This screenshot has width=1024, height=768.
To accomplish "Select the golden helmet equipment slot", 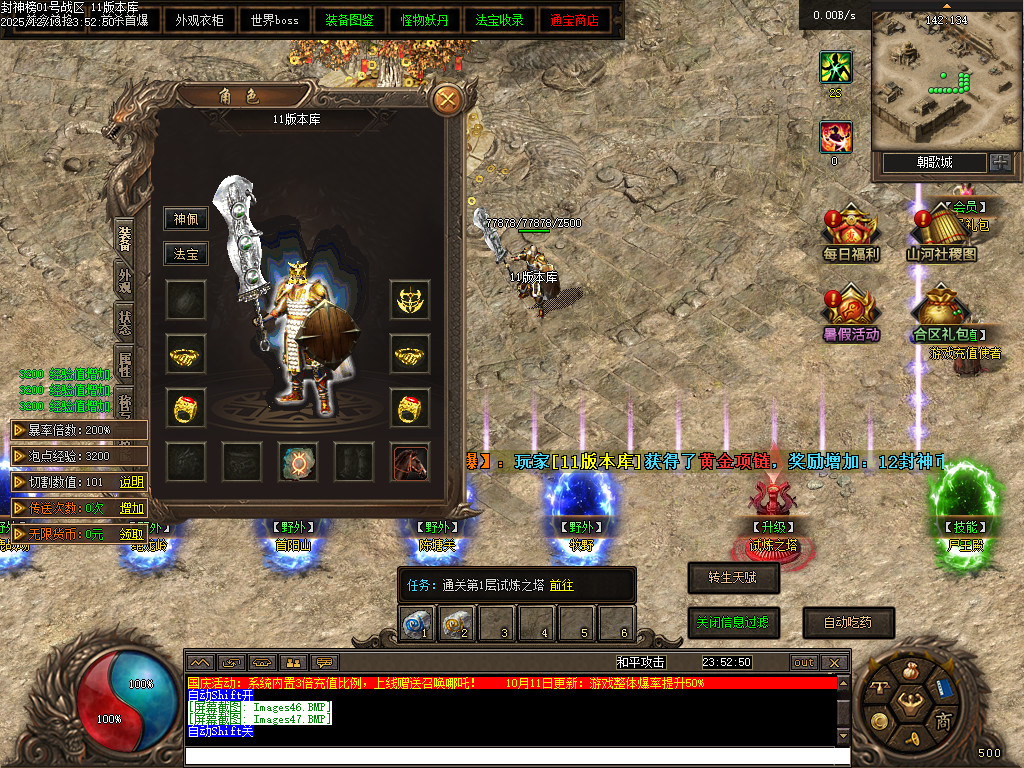I will [x=410, y=299].
